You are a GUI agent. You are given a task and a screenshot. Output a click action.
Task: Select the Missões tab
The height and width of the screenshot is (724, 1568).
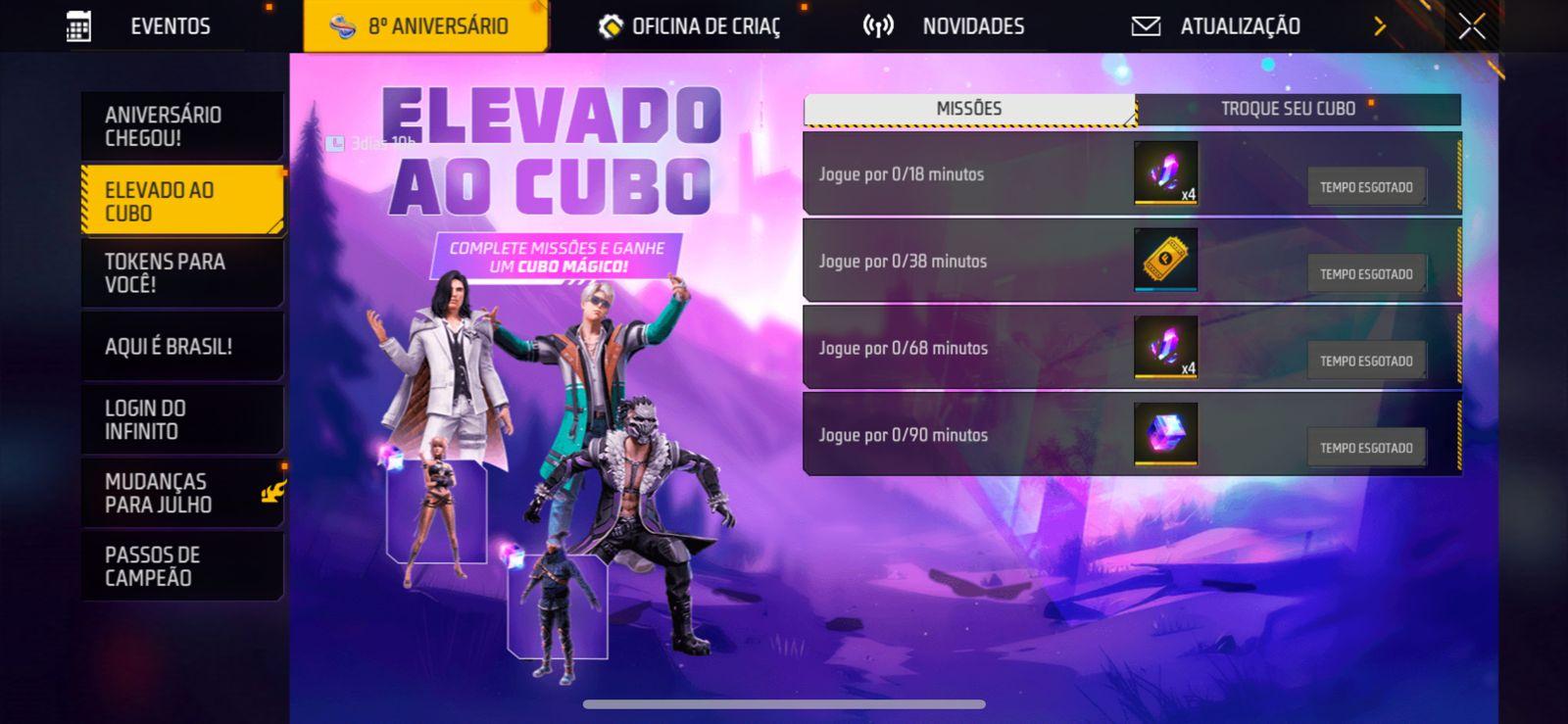pos(968,107)
